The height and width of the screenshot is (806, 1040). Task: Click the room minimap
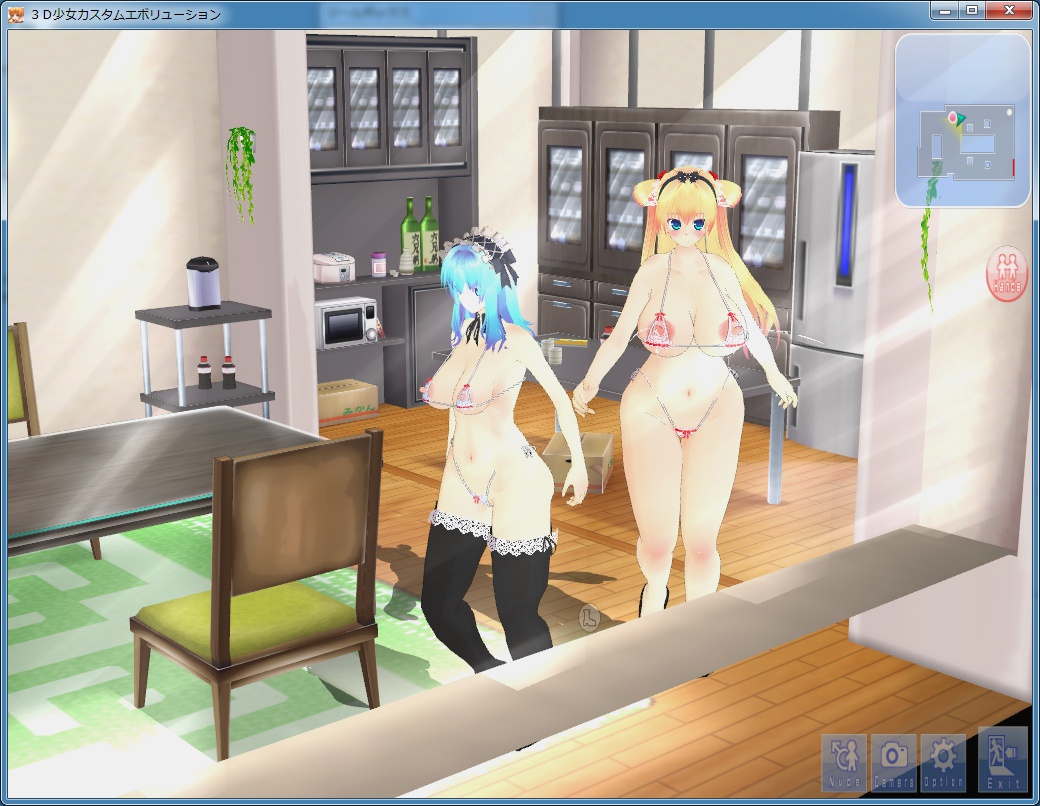point(962,120)
